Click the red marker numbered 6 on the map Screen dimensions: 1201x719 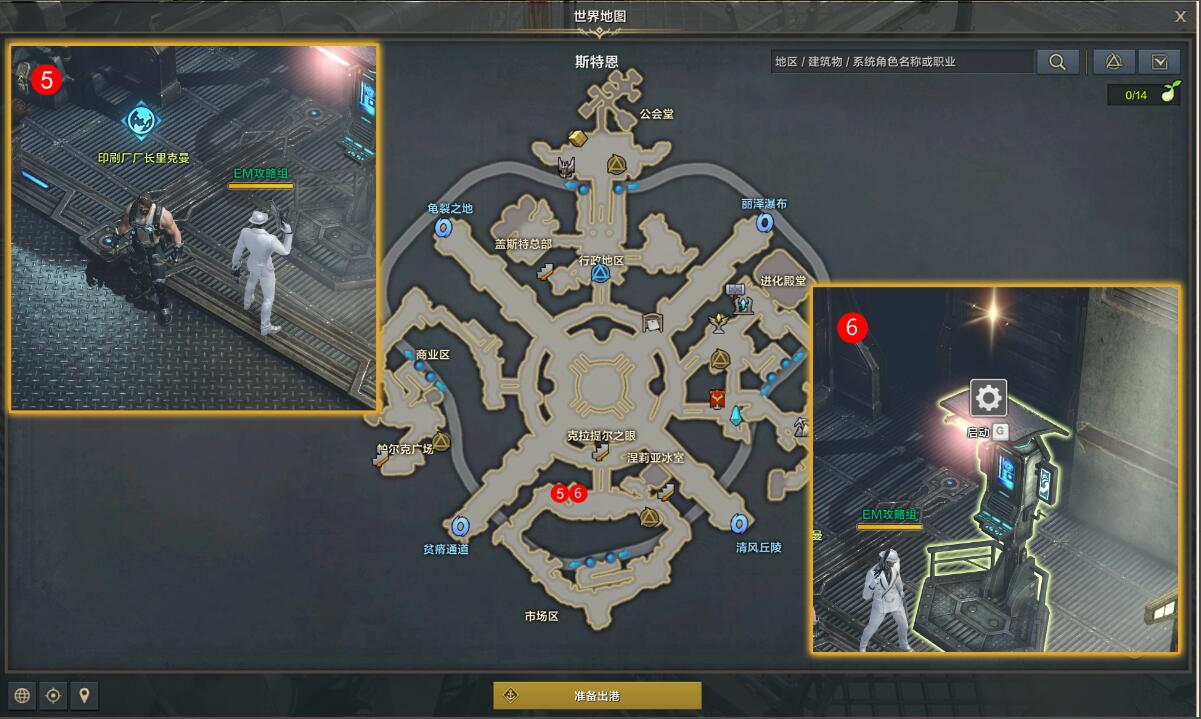[577, 493]
